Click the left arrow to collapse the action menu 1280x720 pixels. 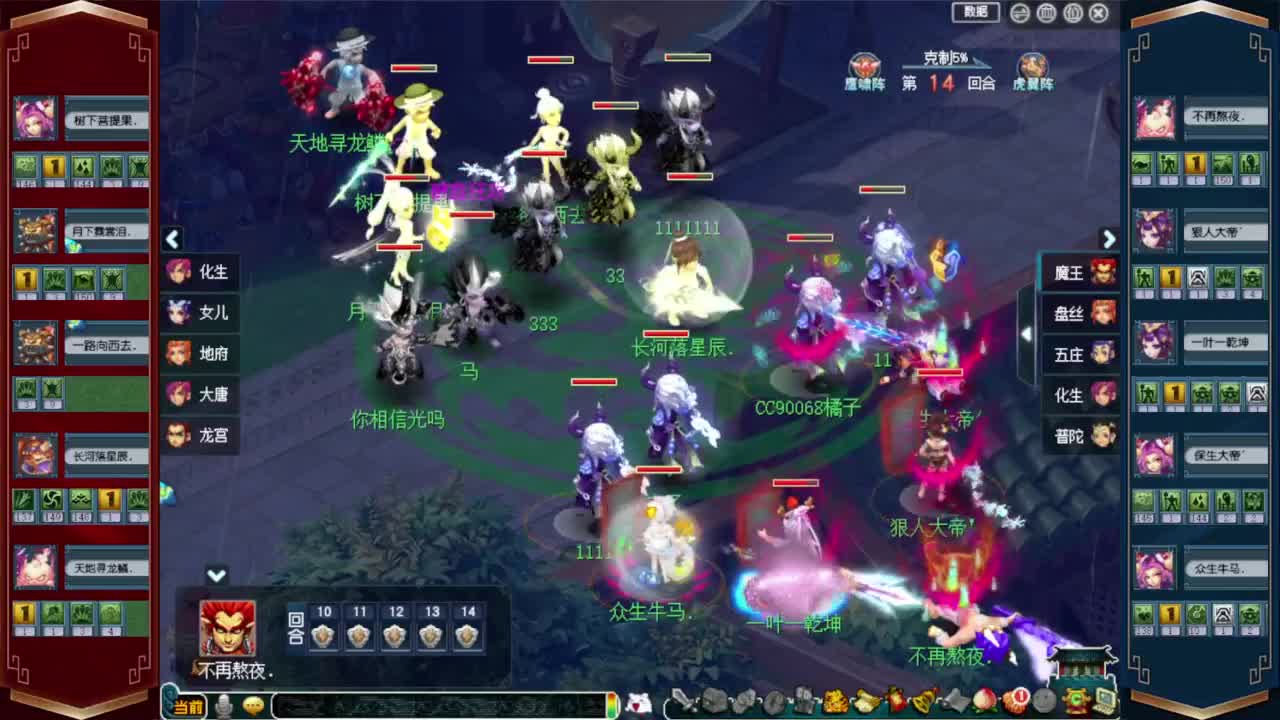coord(172,240)
